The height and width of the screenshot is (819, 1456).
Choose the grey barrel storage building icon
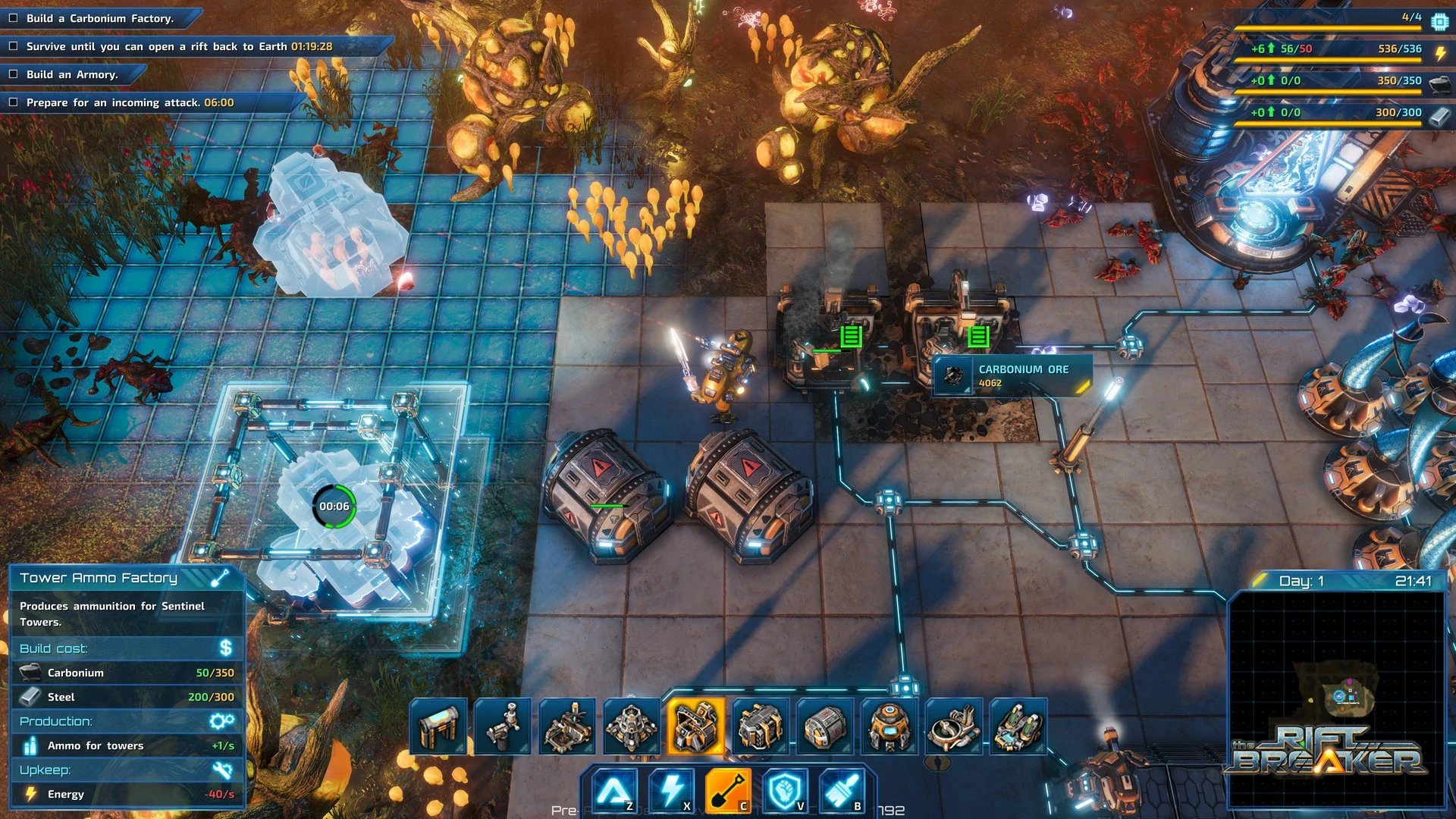pyautogui.click(x=824, y=726)
